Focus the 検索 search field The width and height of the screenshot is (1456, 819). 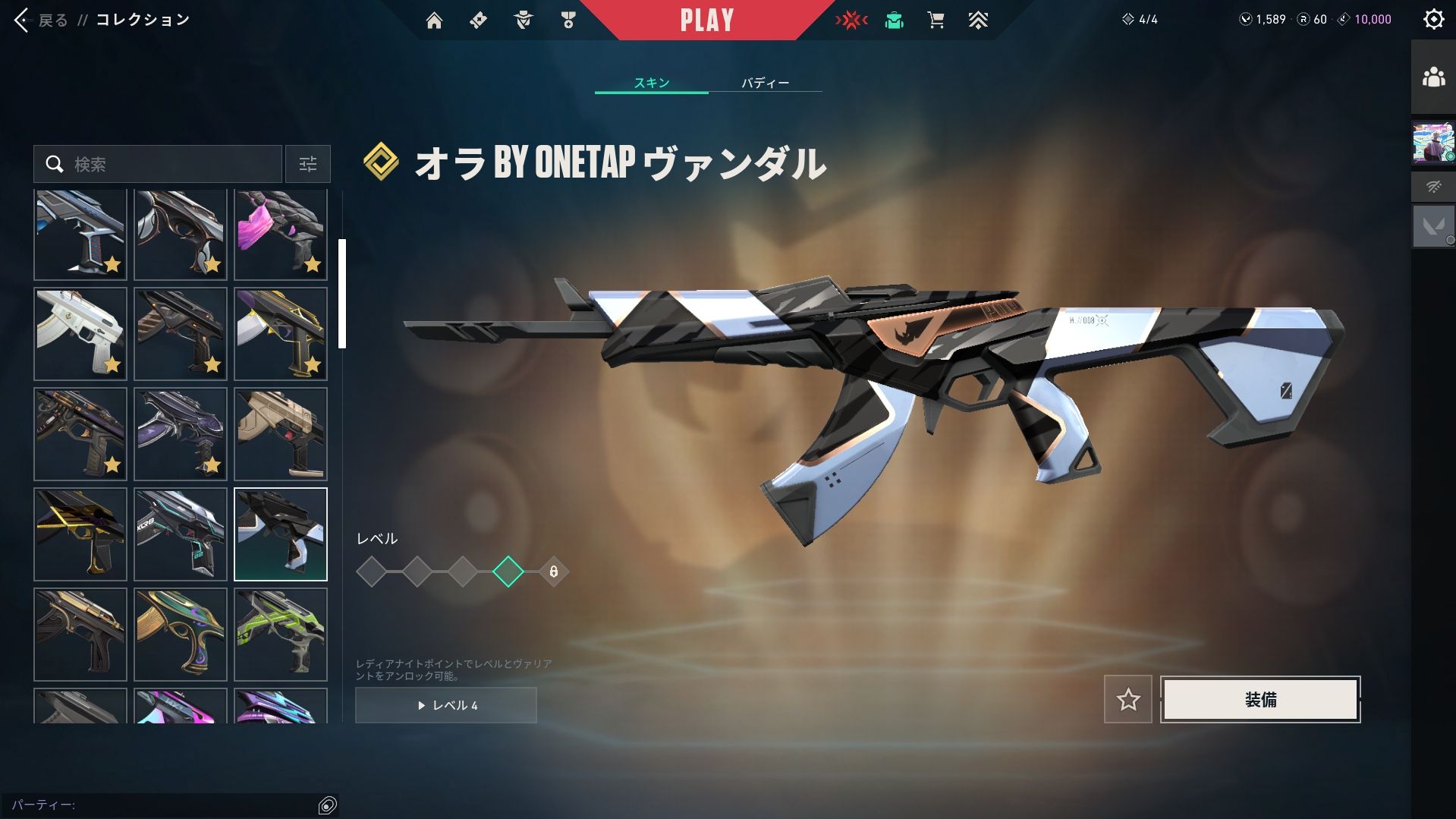[x=167, y=164]
